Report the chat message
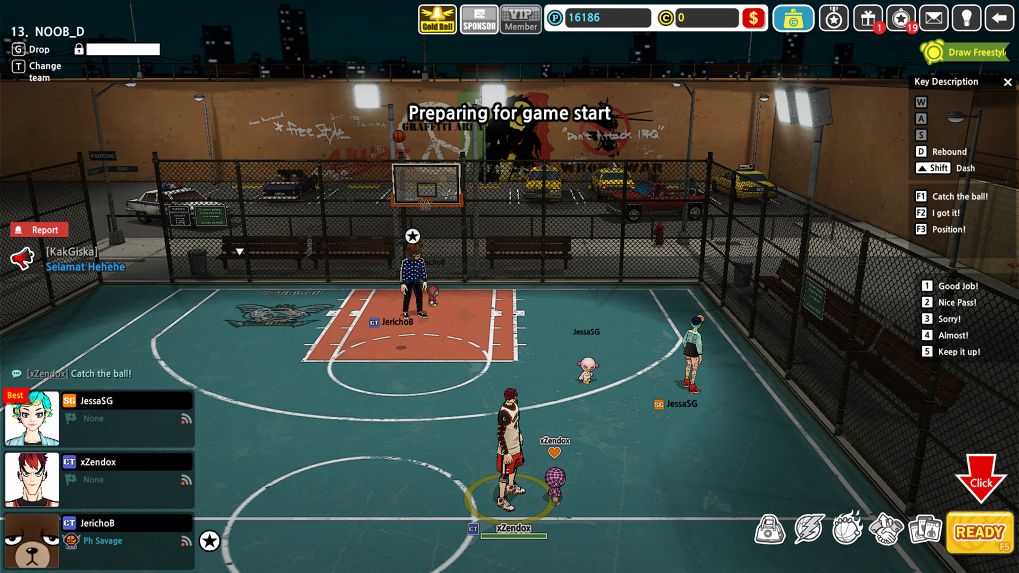The width and height of the screenshot is (1019, 573). [x=39, y=230]
